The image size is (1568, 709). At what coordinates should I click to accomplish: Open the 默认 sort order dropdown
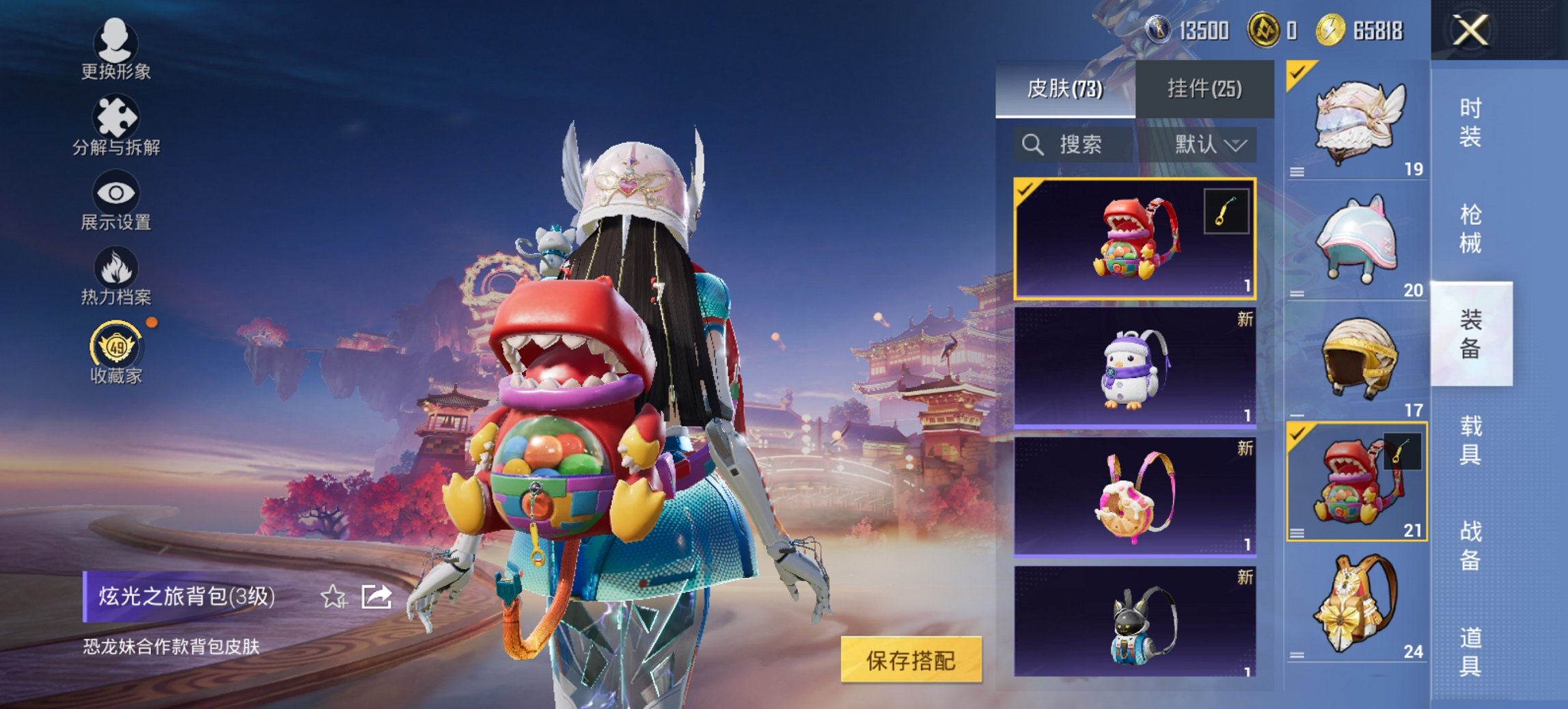(x=1206, y=144)
